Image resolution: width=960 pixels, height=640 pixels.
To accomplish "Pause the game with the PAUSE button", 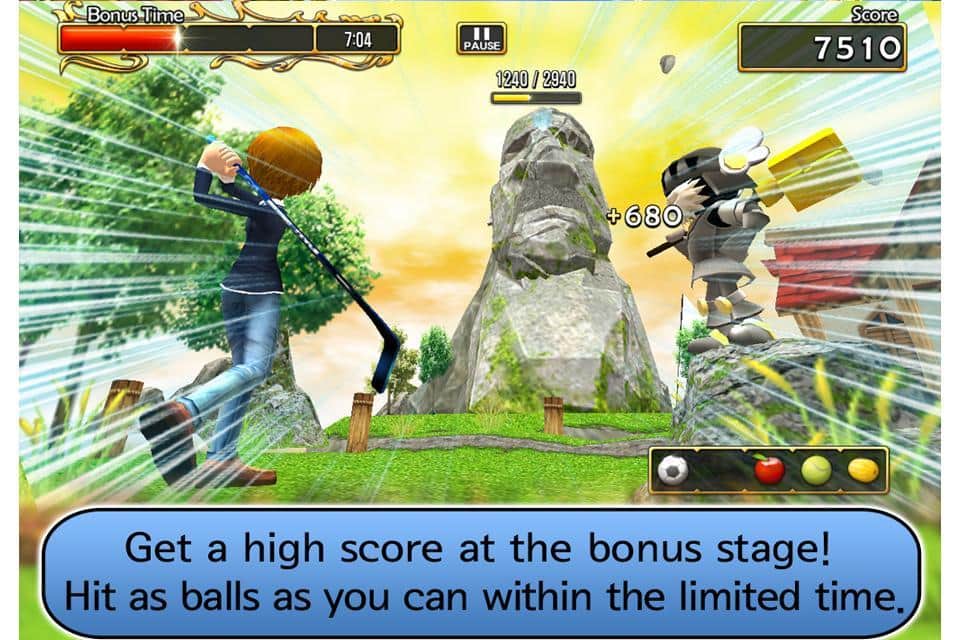I will click(481, 38).
